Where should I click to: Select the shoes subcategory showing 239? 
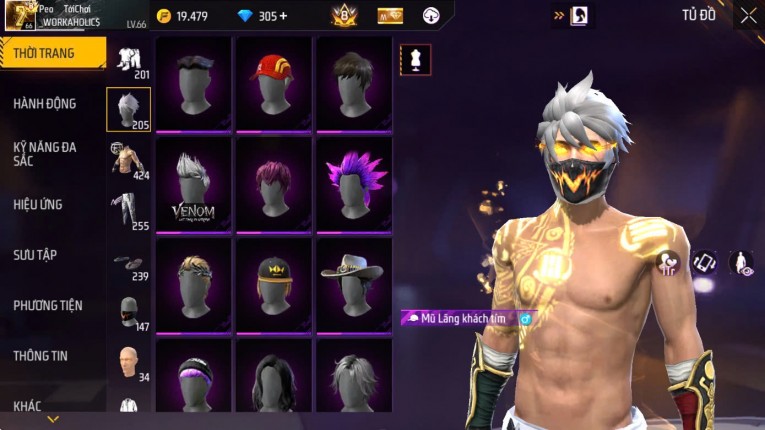tap(129, 263)
